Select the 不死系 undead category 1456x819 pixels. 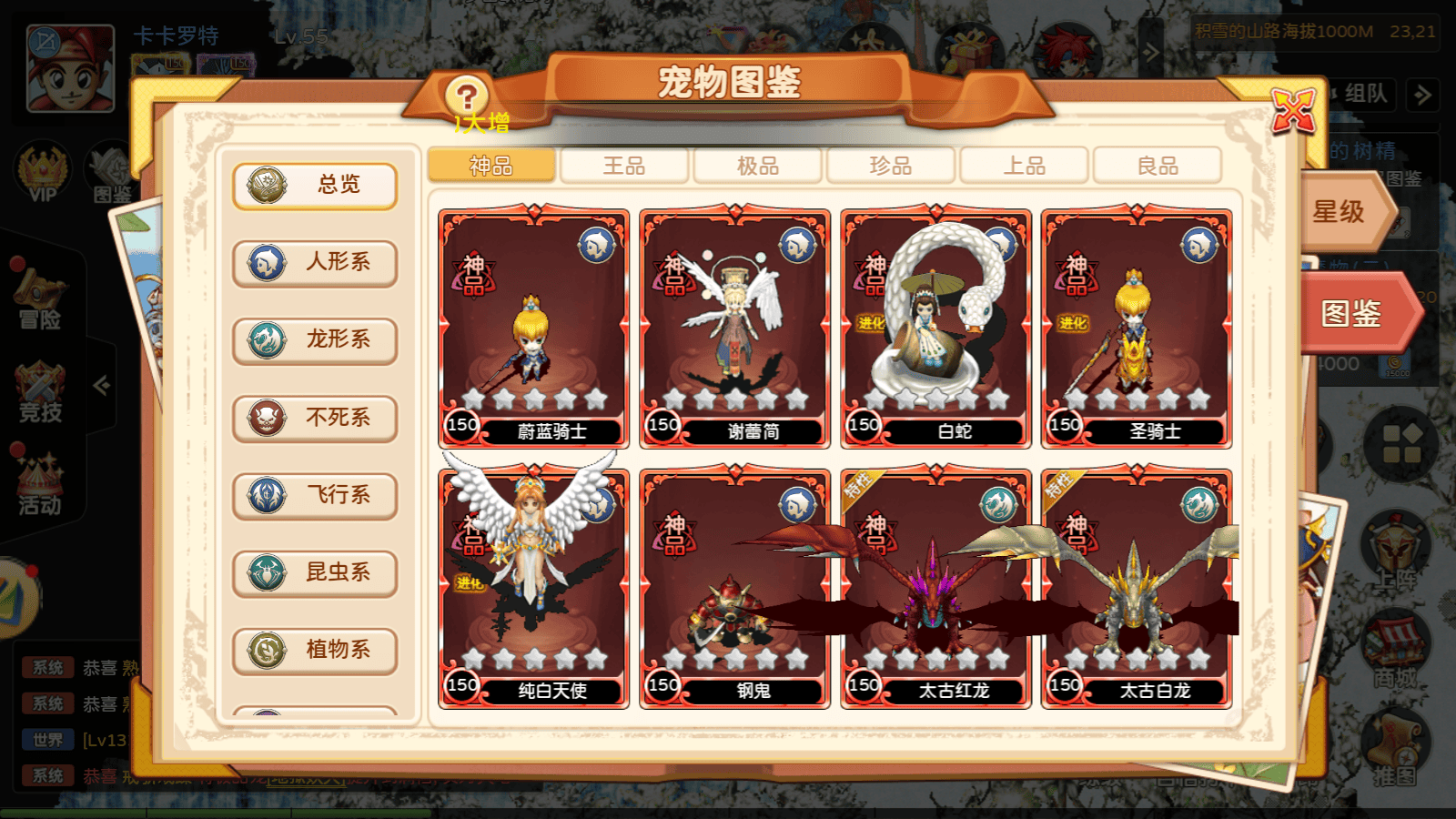[x=314, y=419]
